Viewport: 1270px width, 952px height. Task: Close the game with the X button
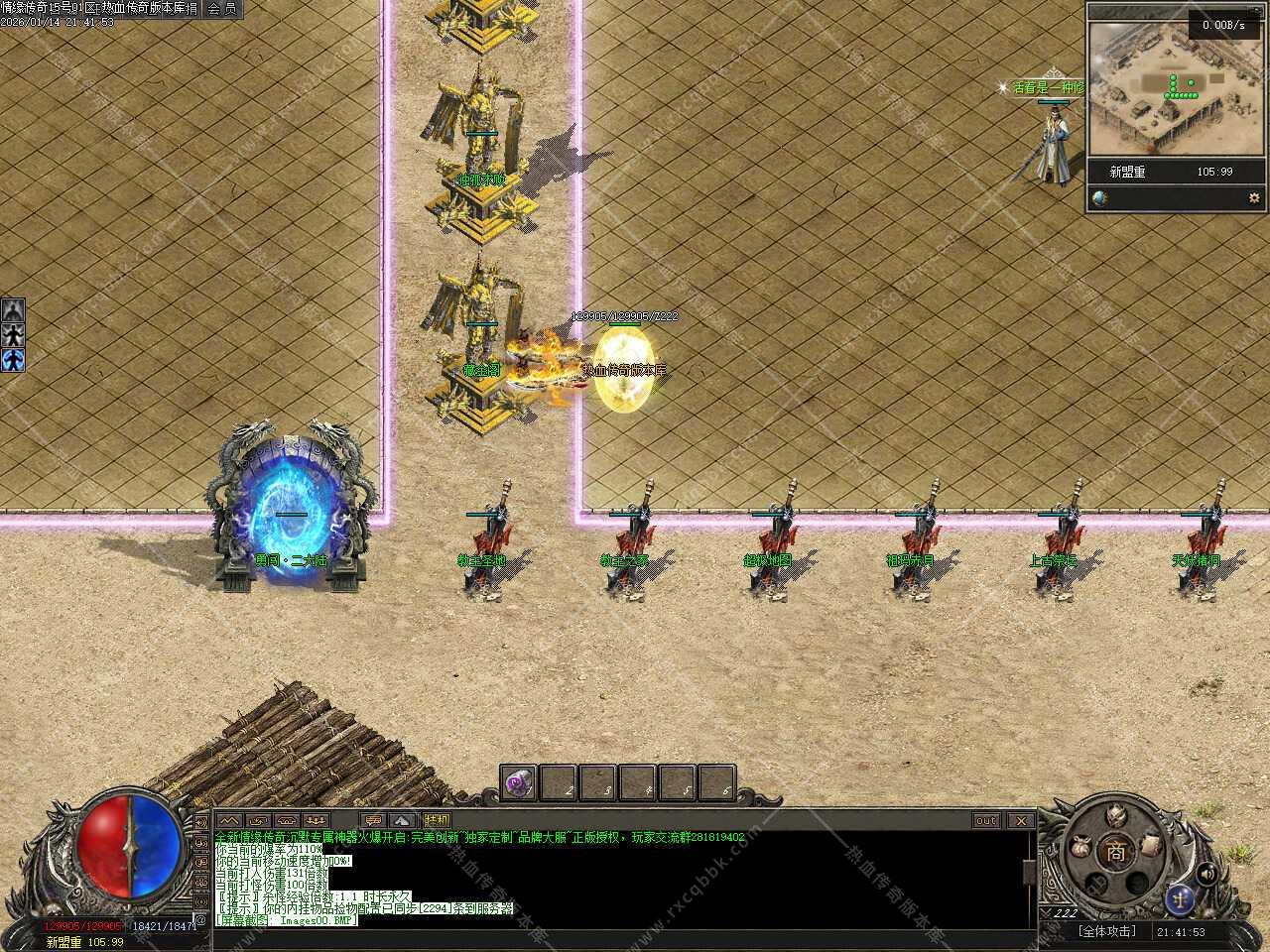[x=1020, y=821]
